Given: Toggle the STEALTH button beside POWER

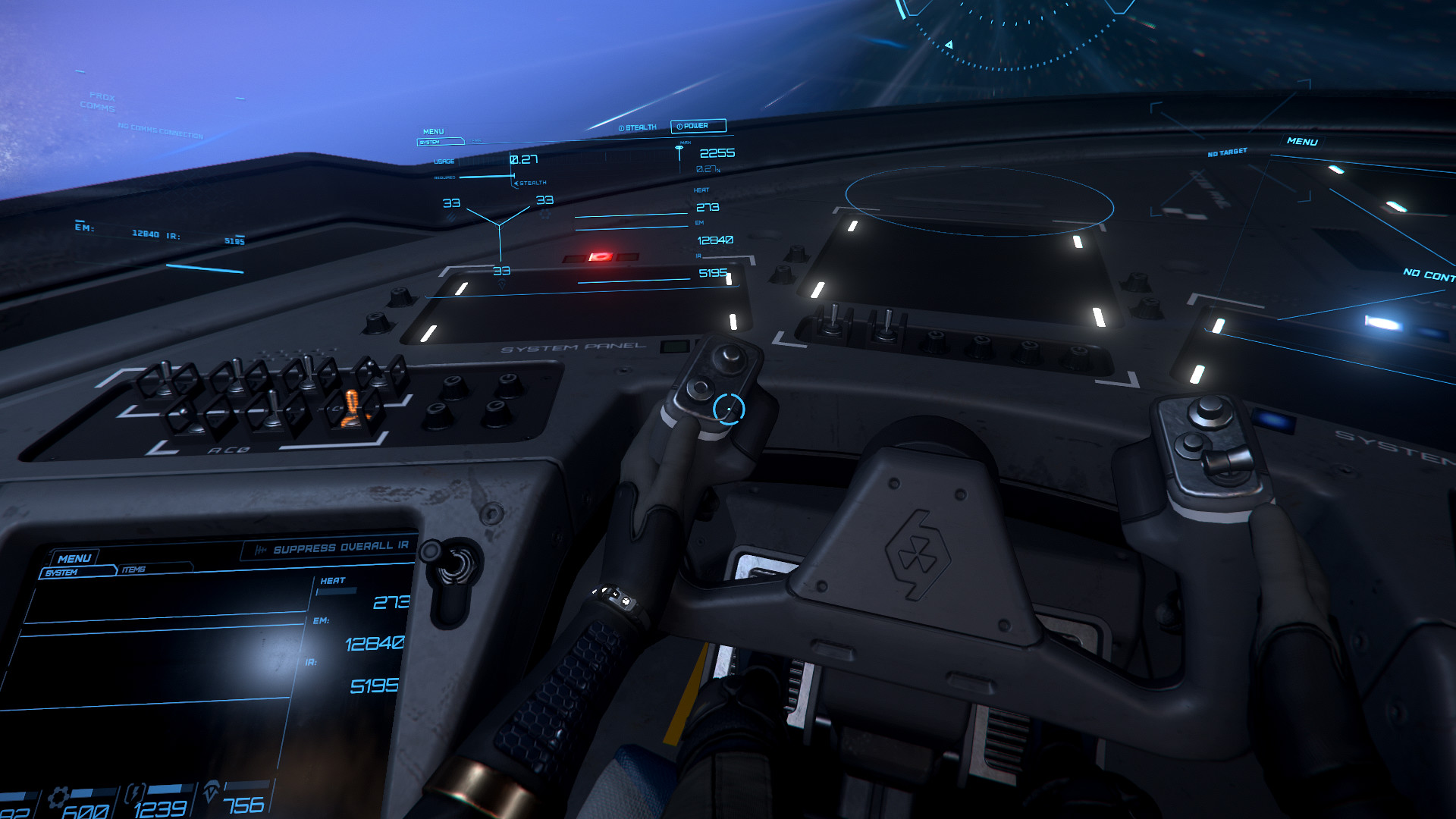Looking at the screenshot, I should 638,127.
